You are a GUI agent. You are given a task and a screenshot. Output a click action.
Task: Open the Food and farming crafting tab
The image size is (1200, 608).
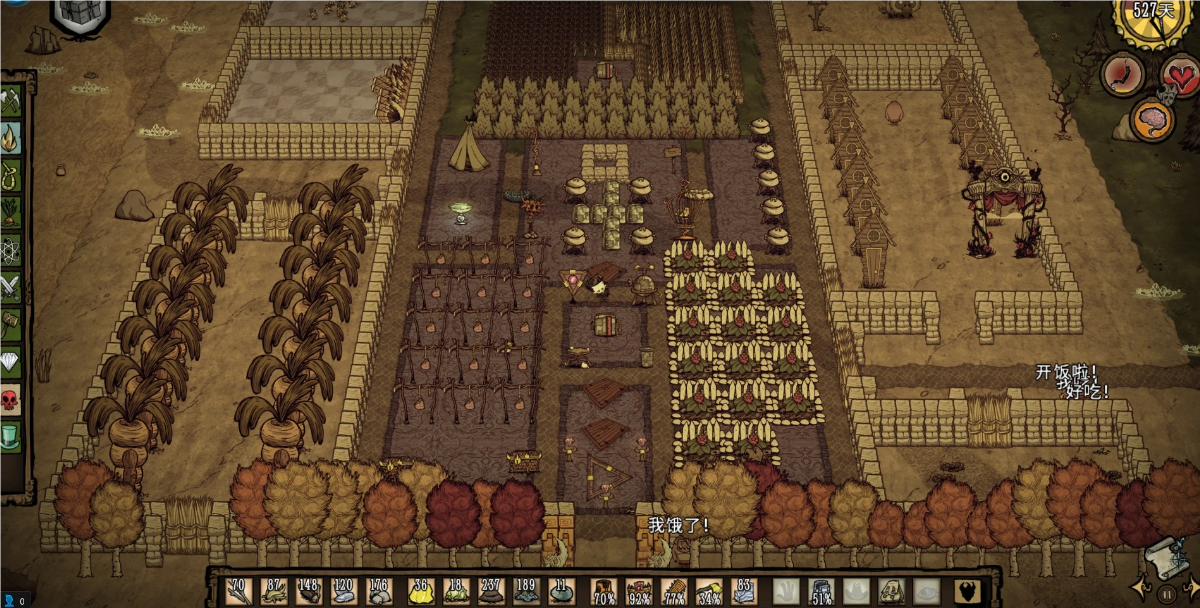11,210
